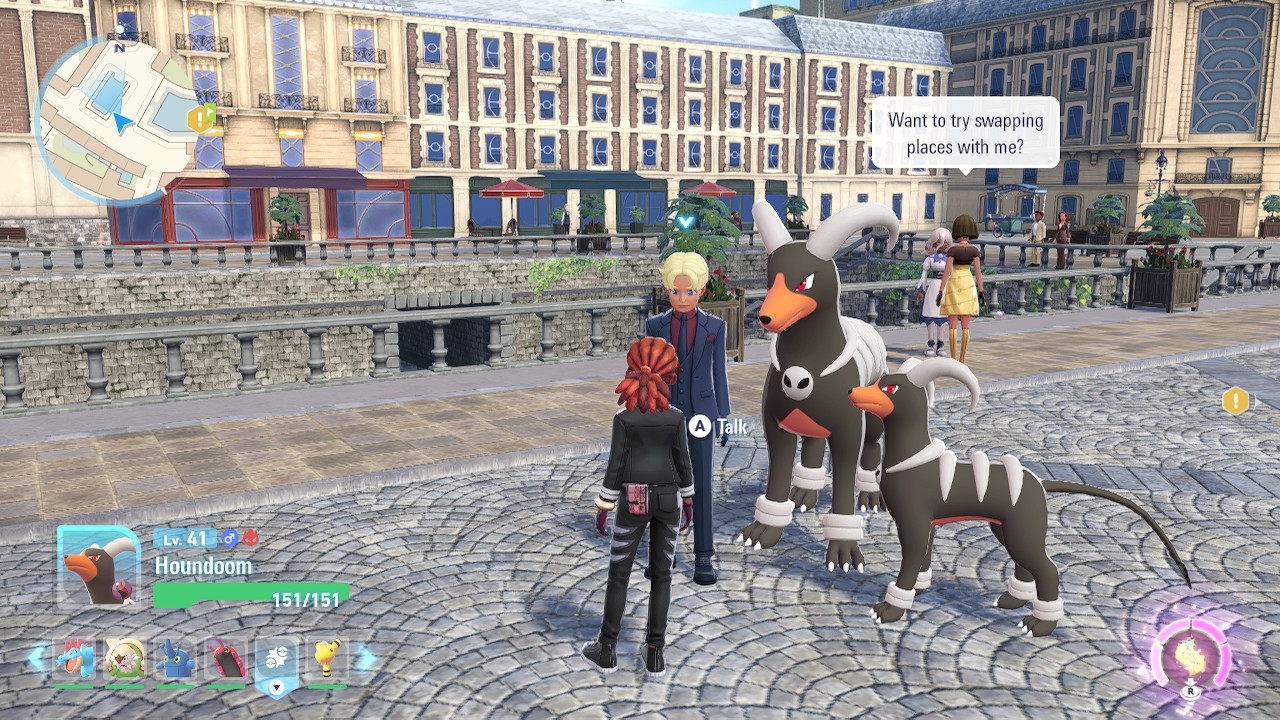Activate the pink Mega Evolution gauge icon
Viewport: 1280px width, 720px height.
(x=1190, y=657)
